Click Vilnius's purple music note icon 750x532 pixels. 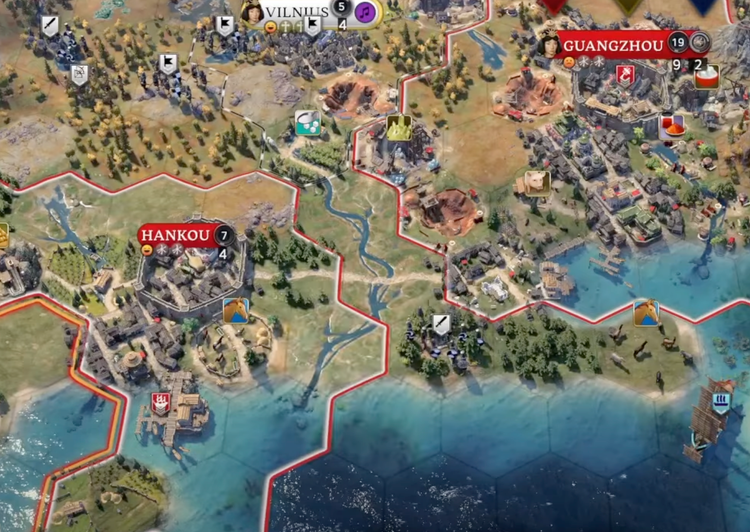tap(366, 12)
